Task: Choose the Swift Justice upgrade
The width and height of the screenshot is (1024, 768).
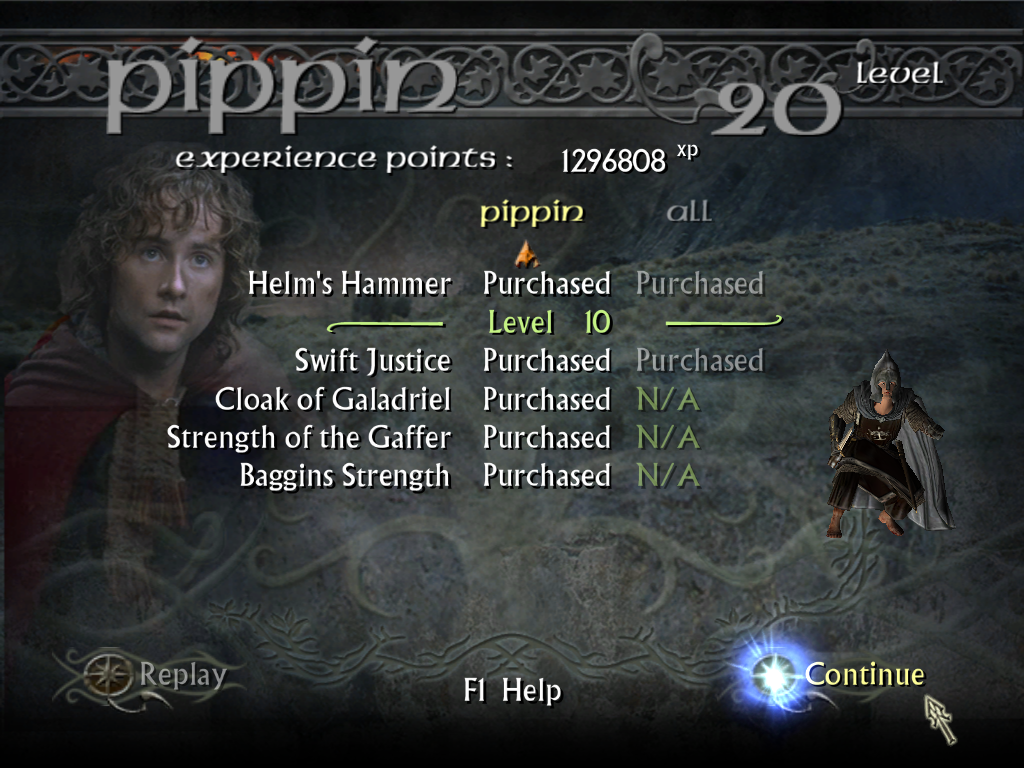Action: click(372, 360)
